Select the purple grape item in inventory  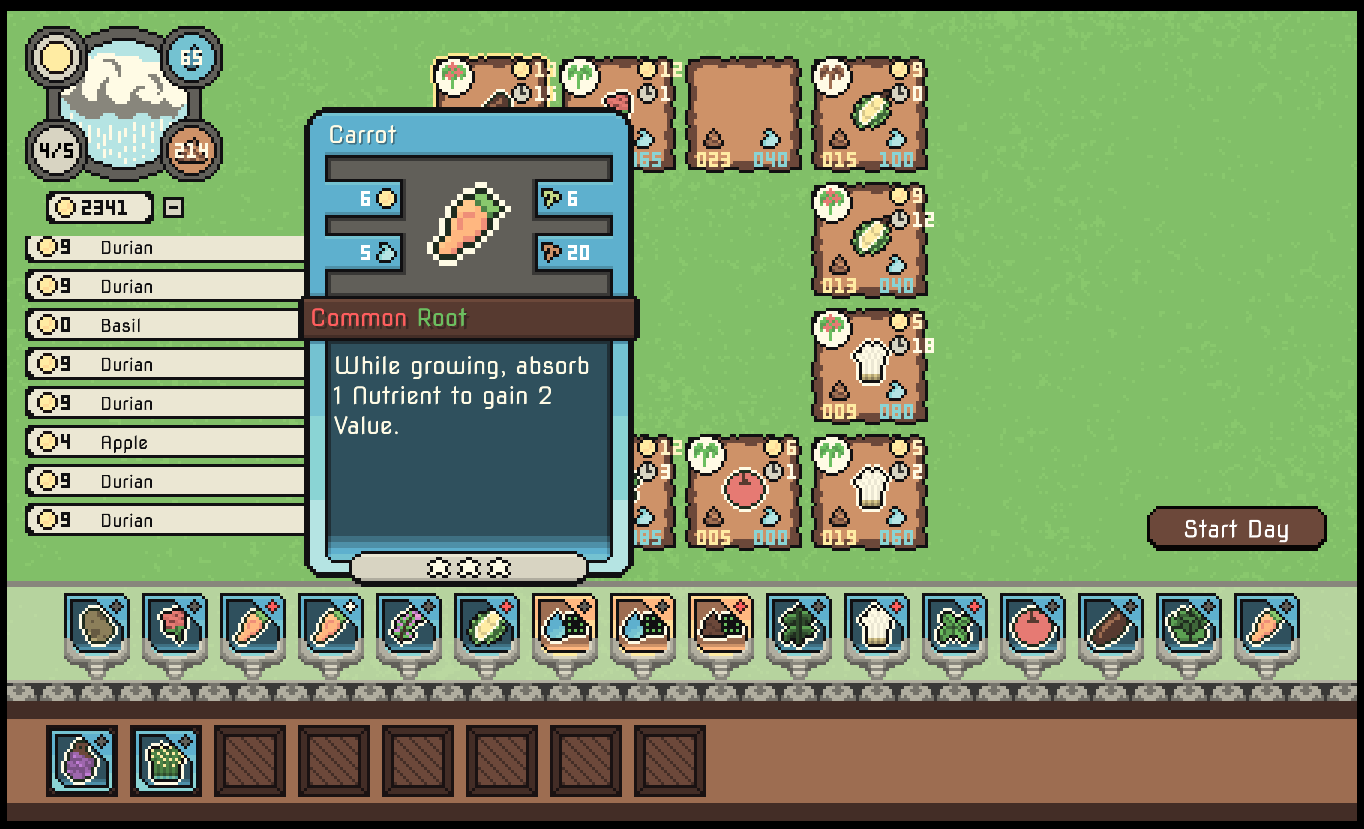tap(82, 761)
